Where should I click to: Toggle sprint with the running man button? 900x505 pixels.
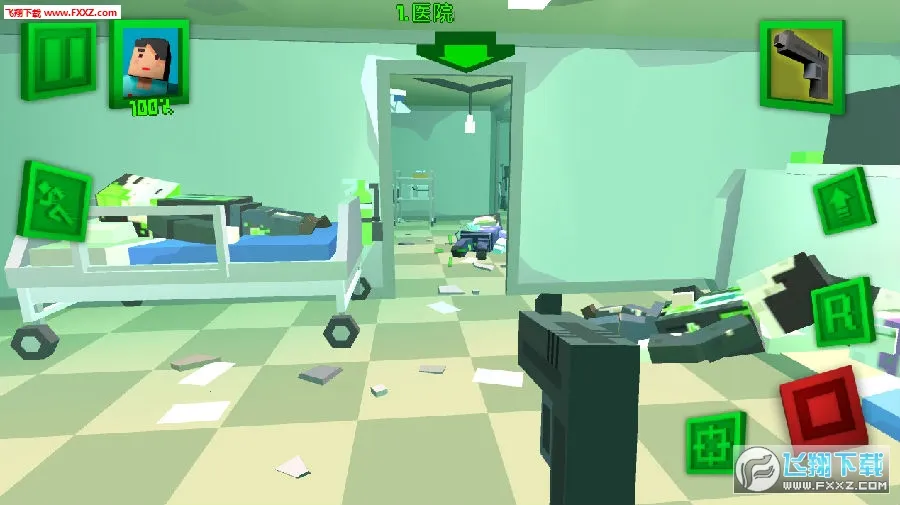coord(55,201)
